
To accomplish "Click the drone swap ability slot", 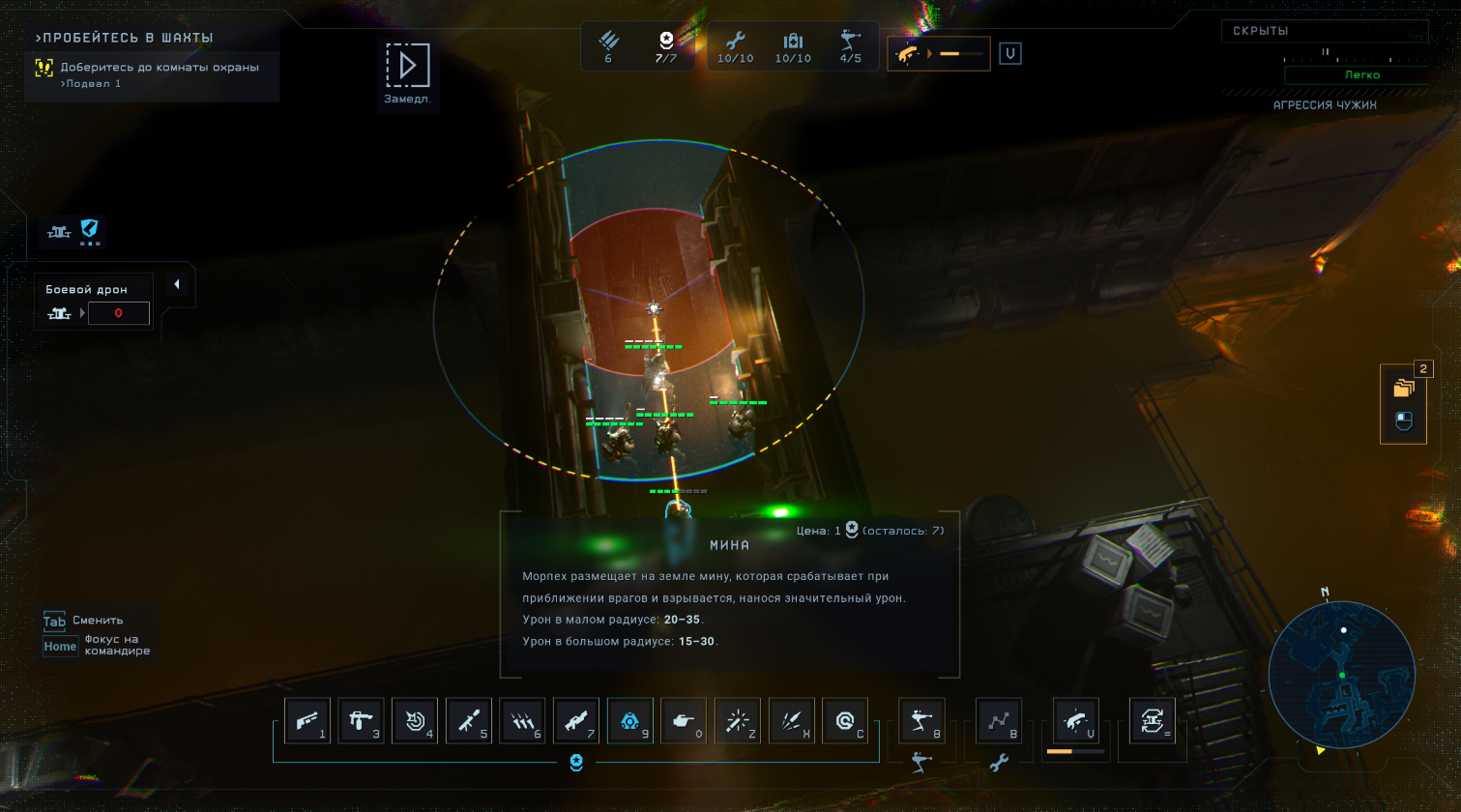I will tap(1153, 721).
